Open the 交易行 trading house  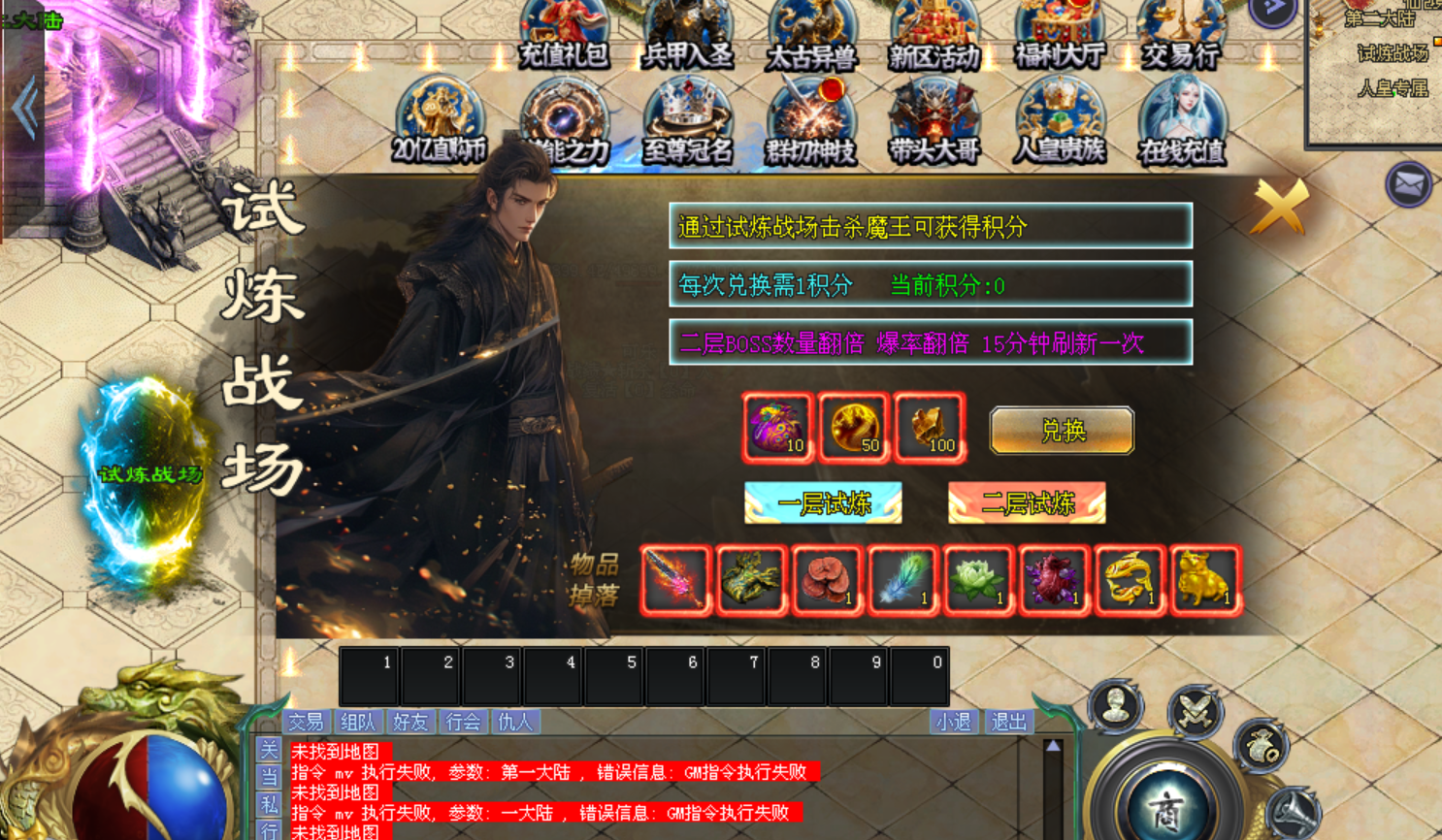(1181, 34)
